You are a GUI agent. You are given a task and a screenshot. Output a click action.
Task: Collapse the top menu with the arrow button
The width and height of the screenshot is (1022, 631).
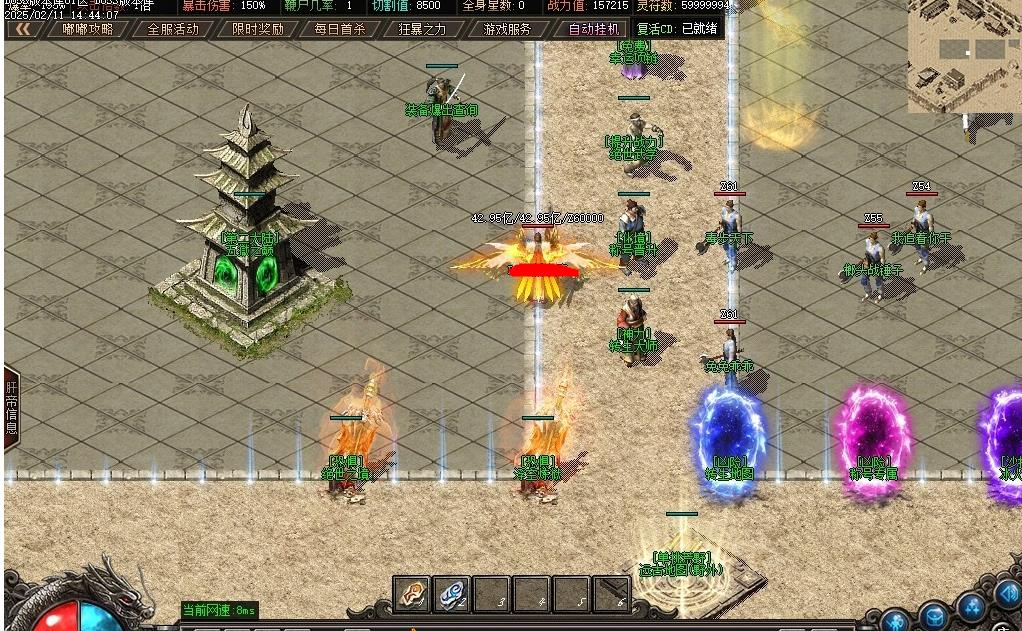[x=22, y=29]
